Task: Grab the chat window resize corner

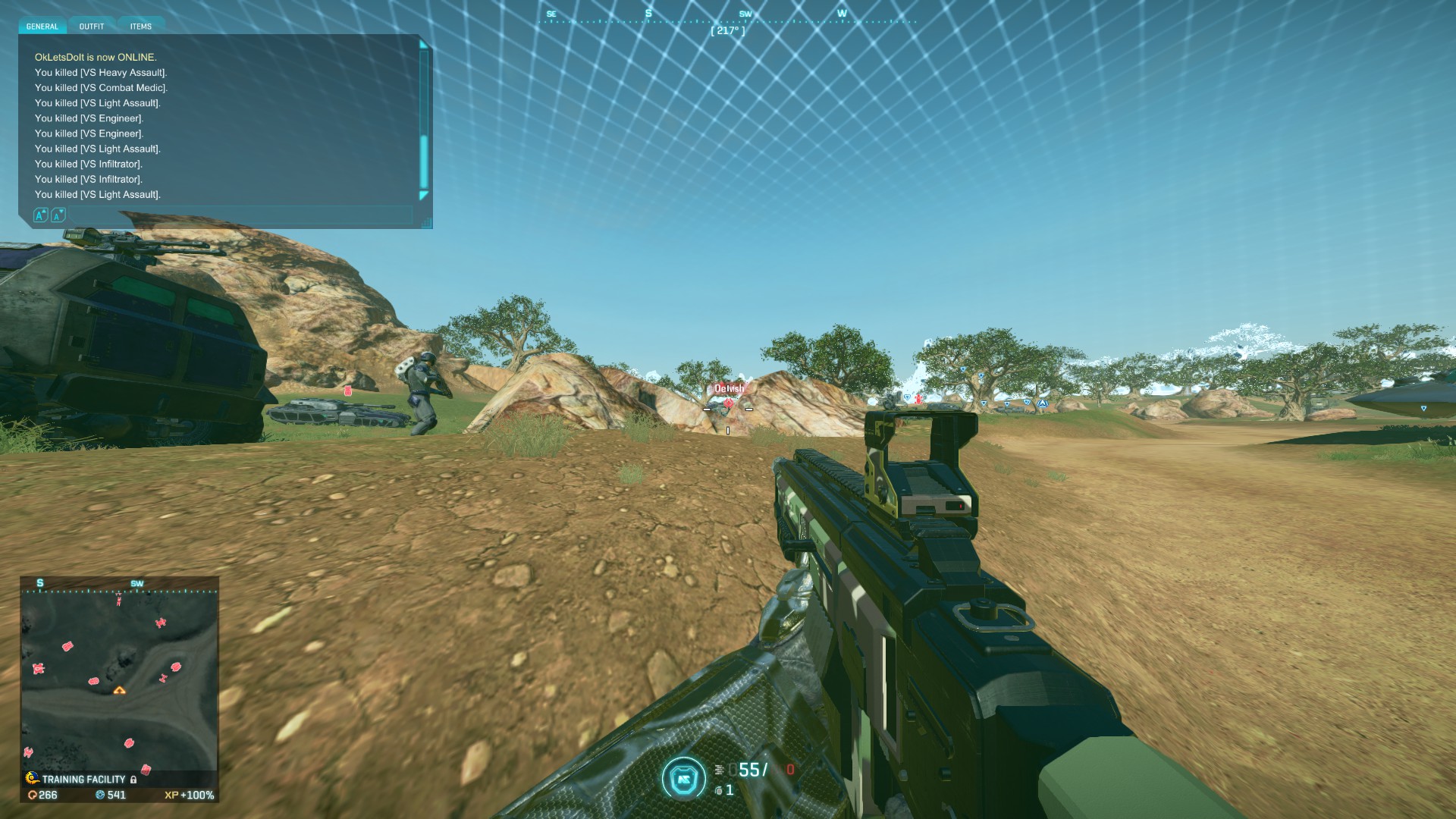Action: [x=428, y=223]
